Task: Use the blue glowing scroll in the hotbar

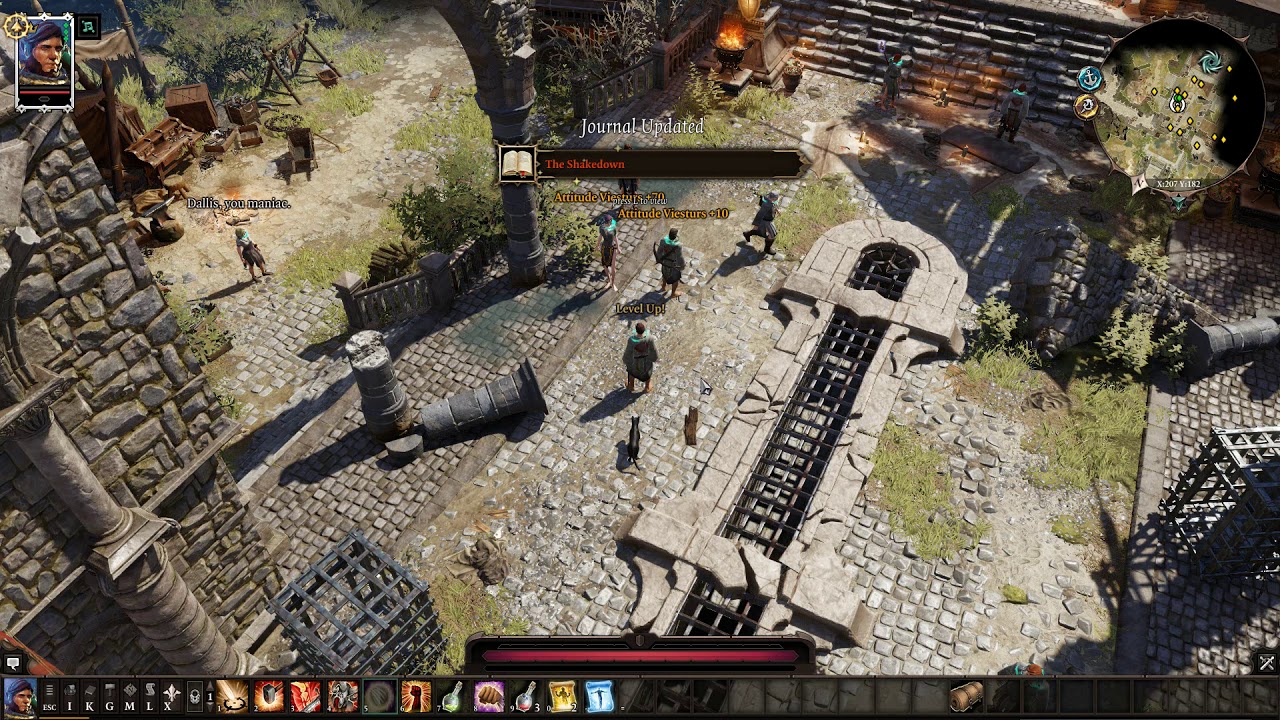Action: click(599, 695)
